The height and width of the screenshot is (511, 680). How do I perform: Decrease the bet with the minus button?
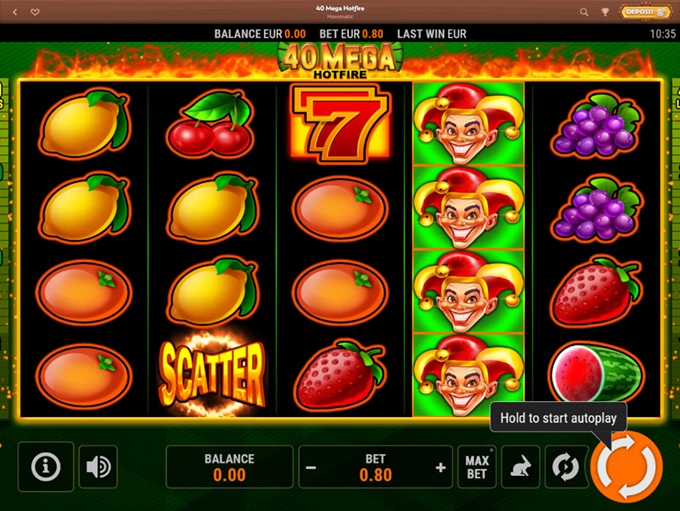[x=312, y=467]
